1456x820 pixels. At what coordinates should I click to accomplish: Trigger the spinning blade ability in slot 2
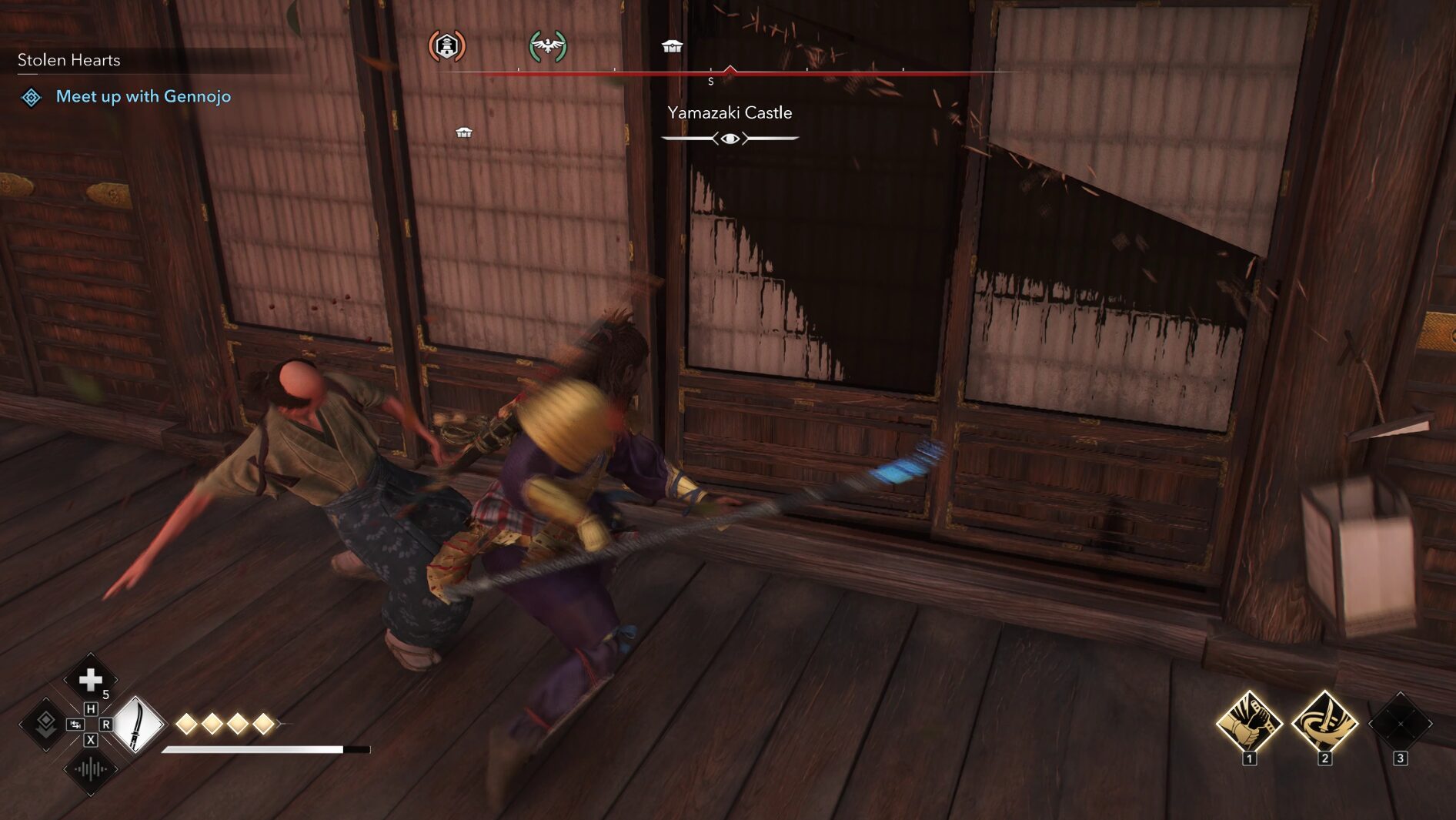[1324, 723]
